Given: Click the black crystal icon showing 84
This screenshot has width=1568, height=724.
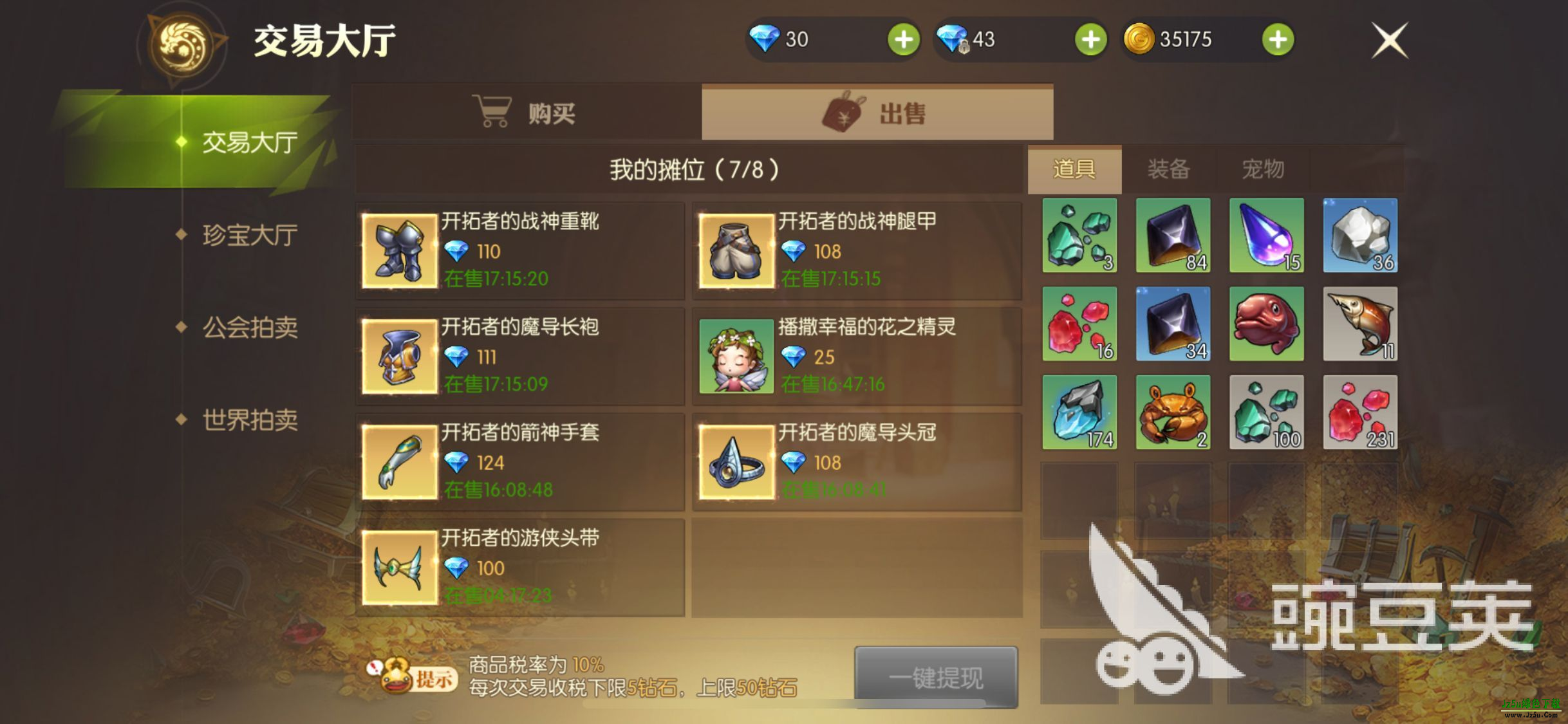Looking at the screenshot, I should click(x=1173, y=237).
